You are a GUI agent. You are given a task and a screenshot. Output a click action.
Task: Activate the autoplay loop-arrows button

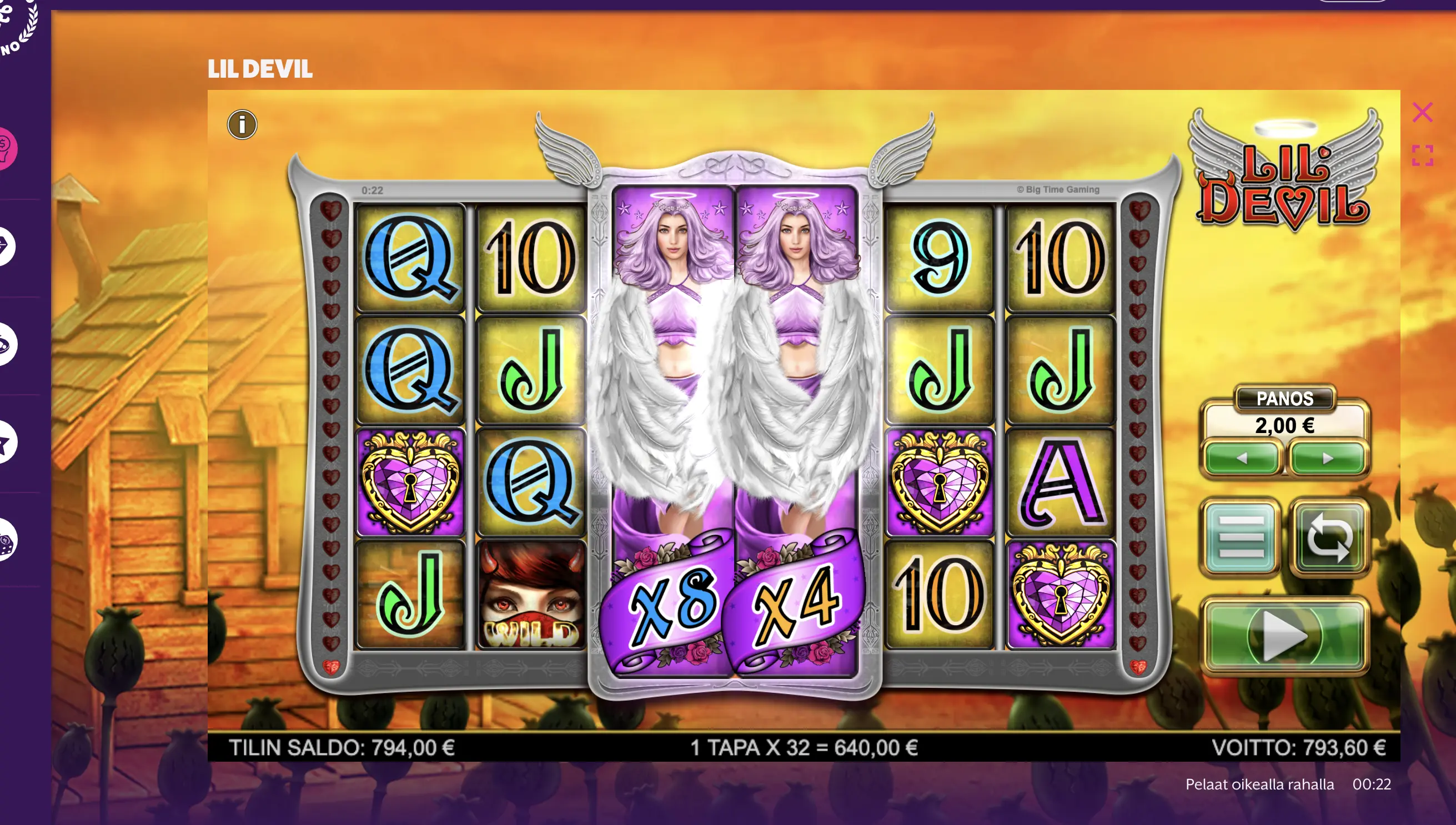pyautogui.click(x=1329, y=537)
